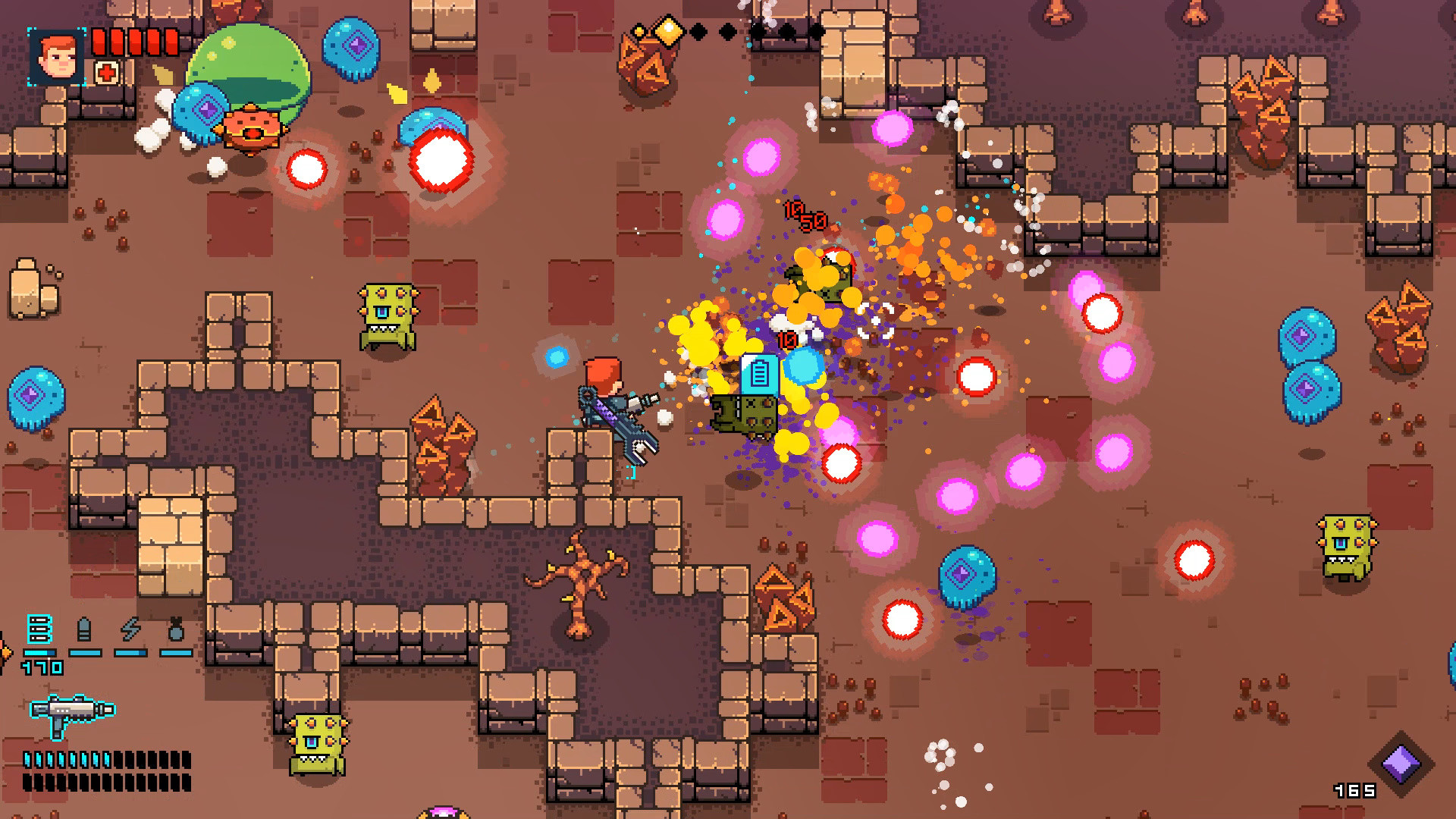Click the glowing yellow diamond in the progress track
Viewport: 1456px width, 819px height.
[669, 32]
